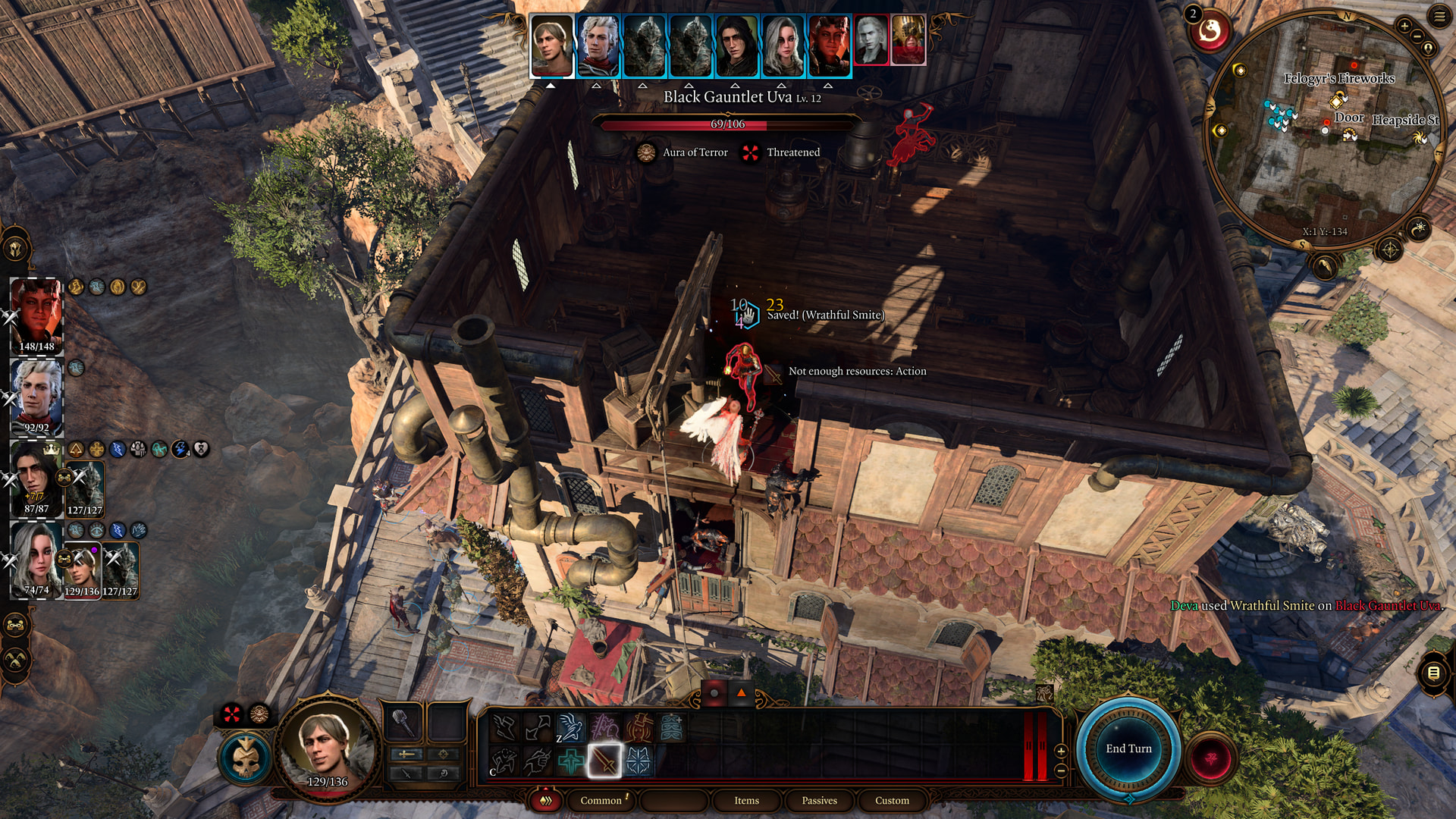Click the red koi inspiration button
Image resolution: width=1456 pixels, height=819 pixels.
[1209, 31]
